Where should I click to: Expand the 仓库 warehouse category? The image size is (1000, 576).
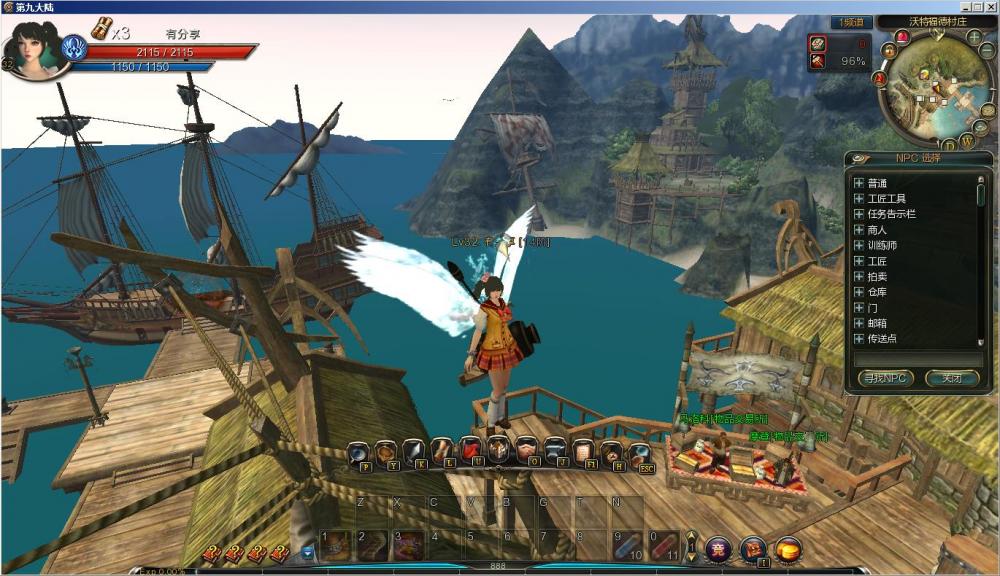click(x=858, y=292)
